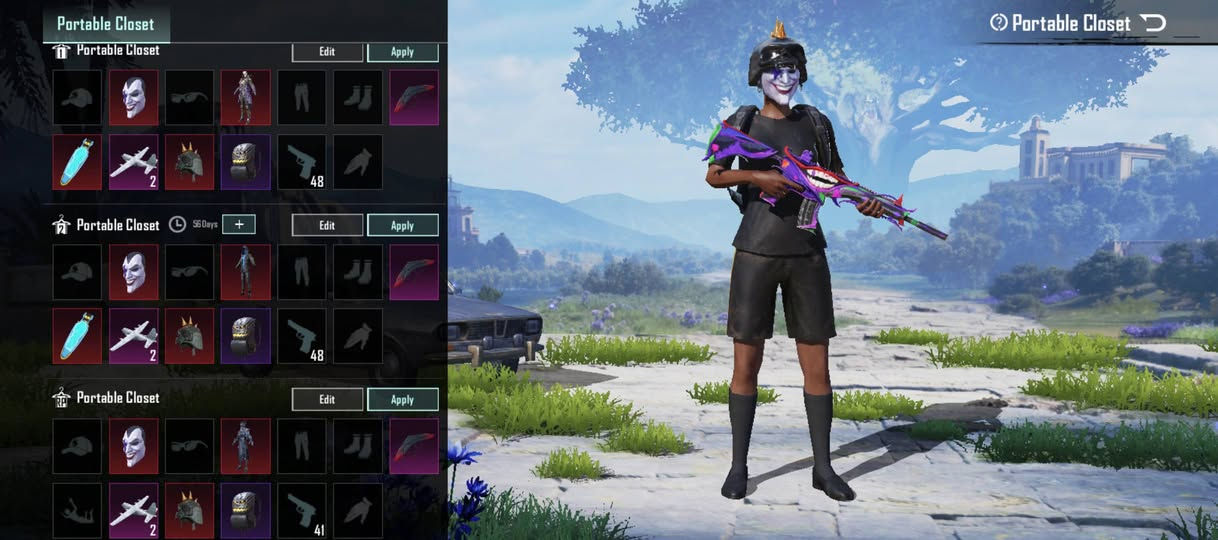Edit the closet with the 56Days timer
Viewport: 1218px width, 540px height.
pyautogui.click(x=327, y=226)
